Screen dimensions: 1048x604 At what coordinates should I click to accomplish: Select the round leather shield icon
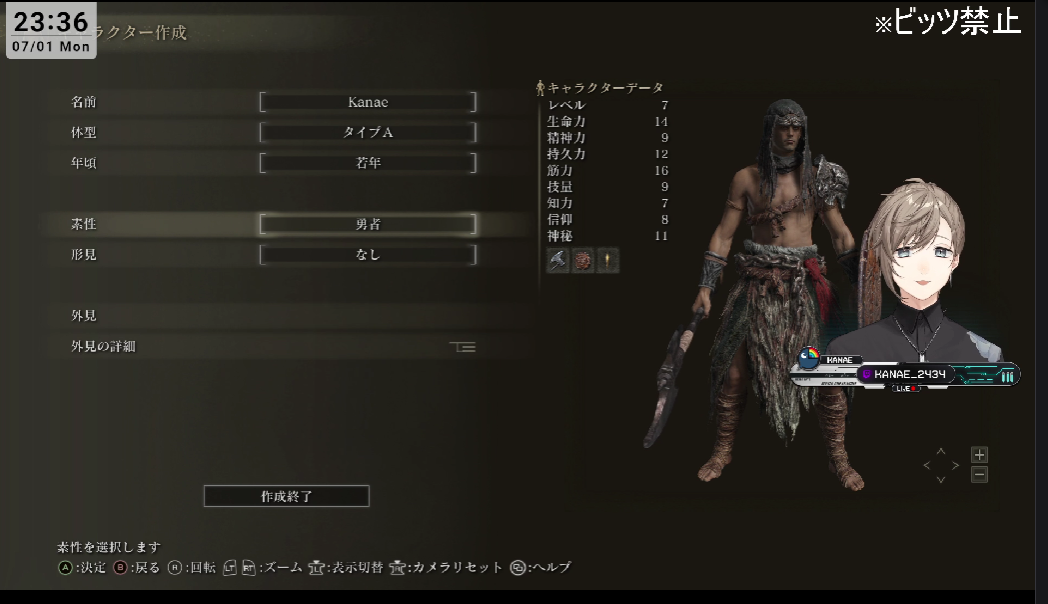point(583,261)
